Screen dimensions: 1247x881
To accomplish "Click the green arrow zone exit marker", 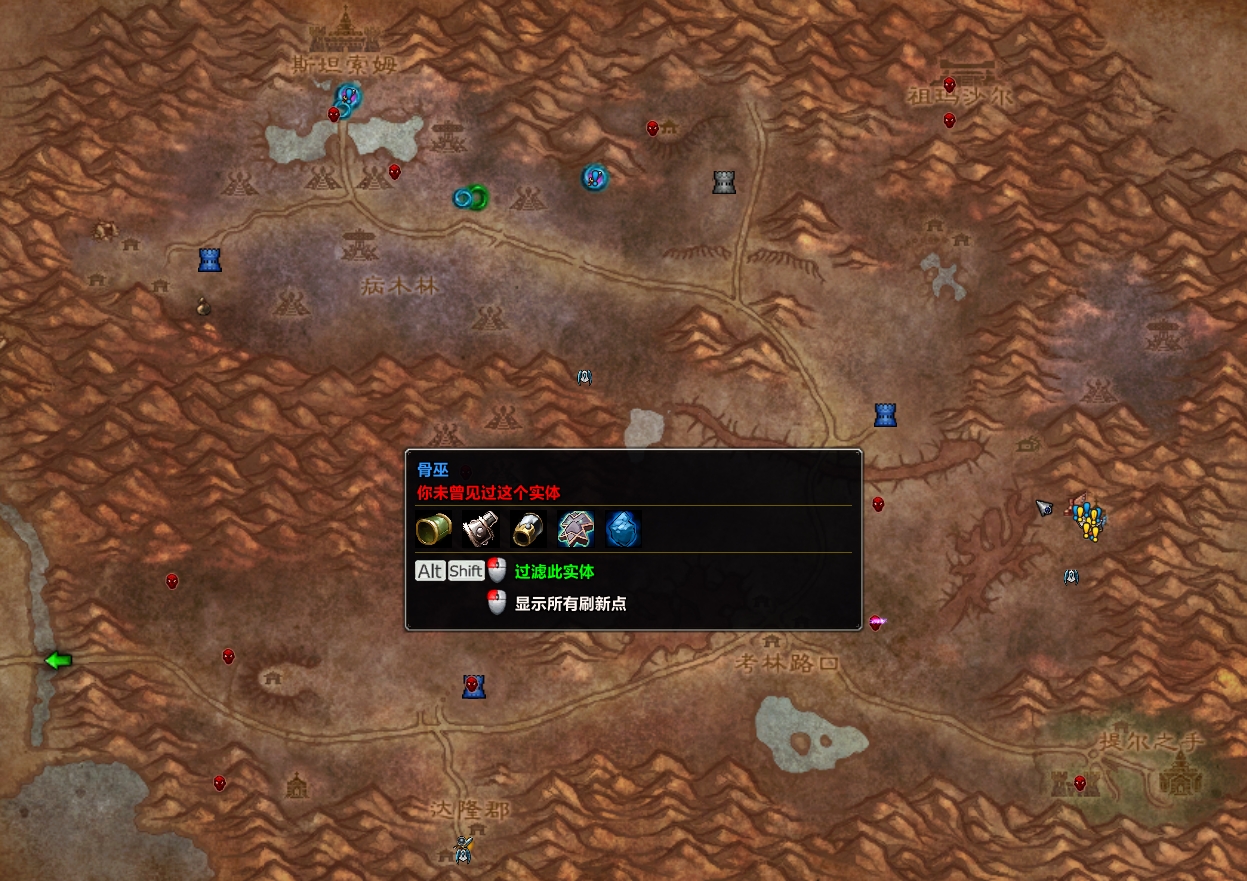I will point(59,660).
